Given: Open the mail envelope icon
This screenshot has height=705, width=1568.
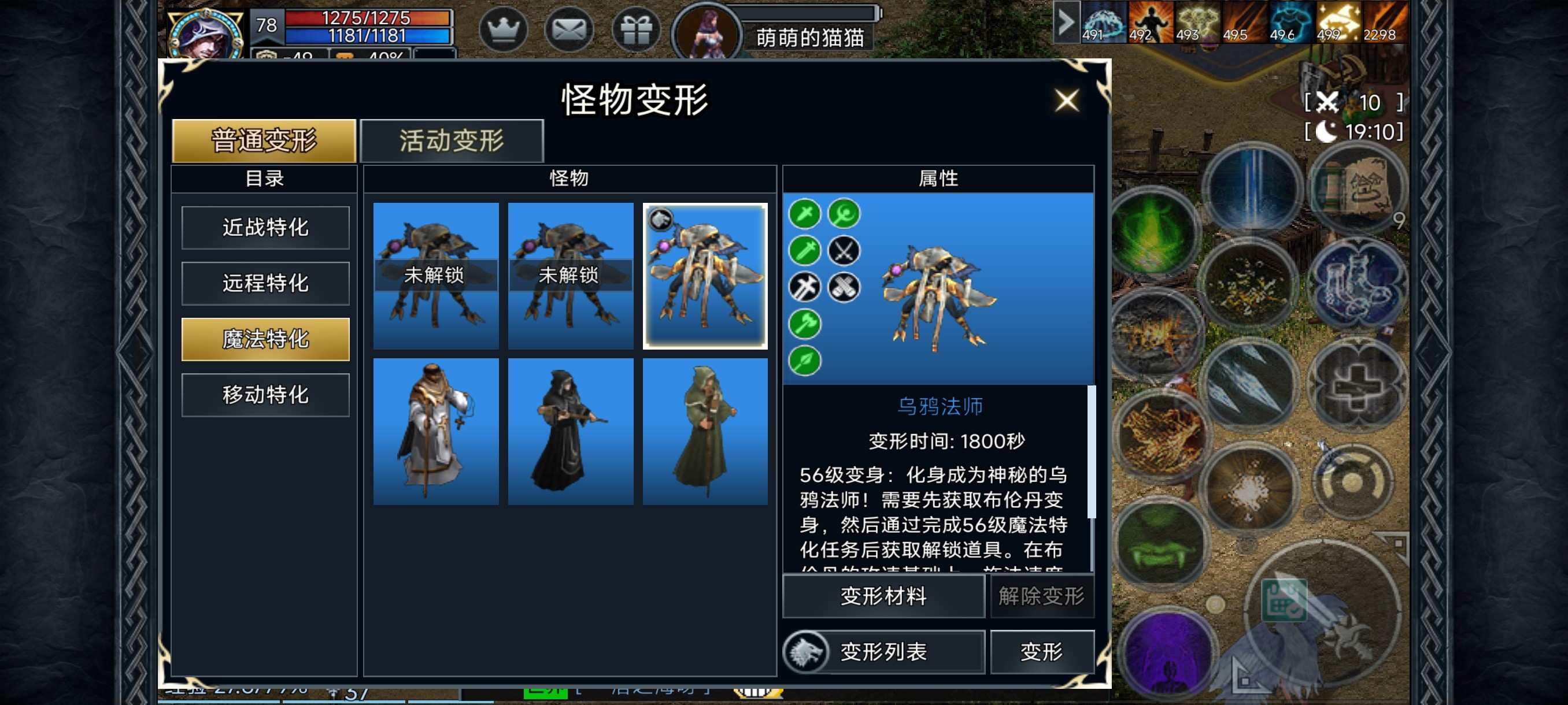Looking at the screenshot, I should point(569,29).
